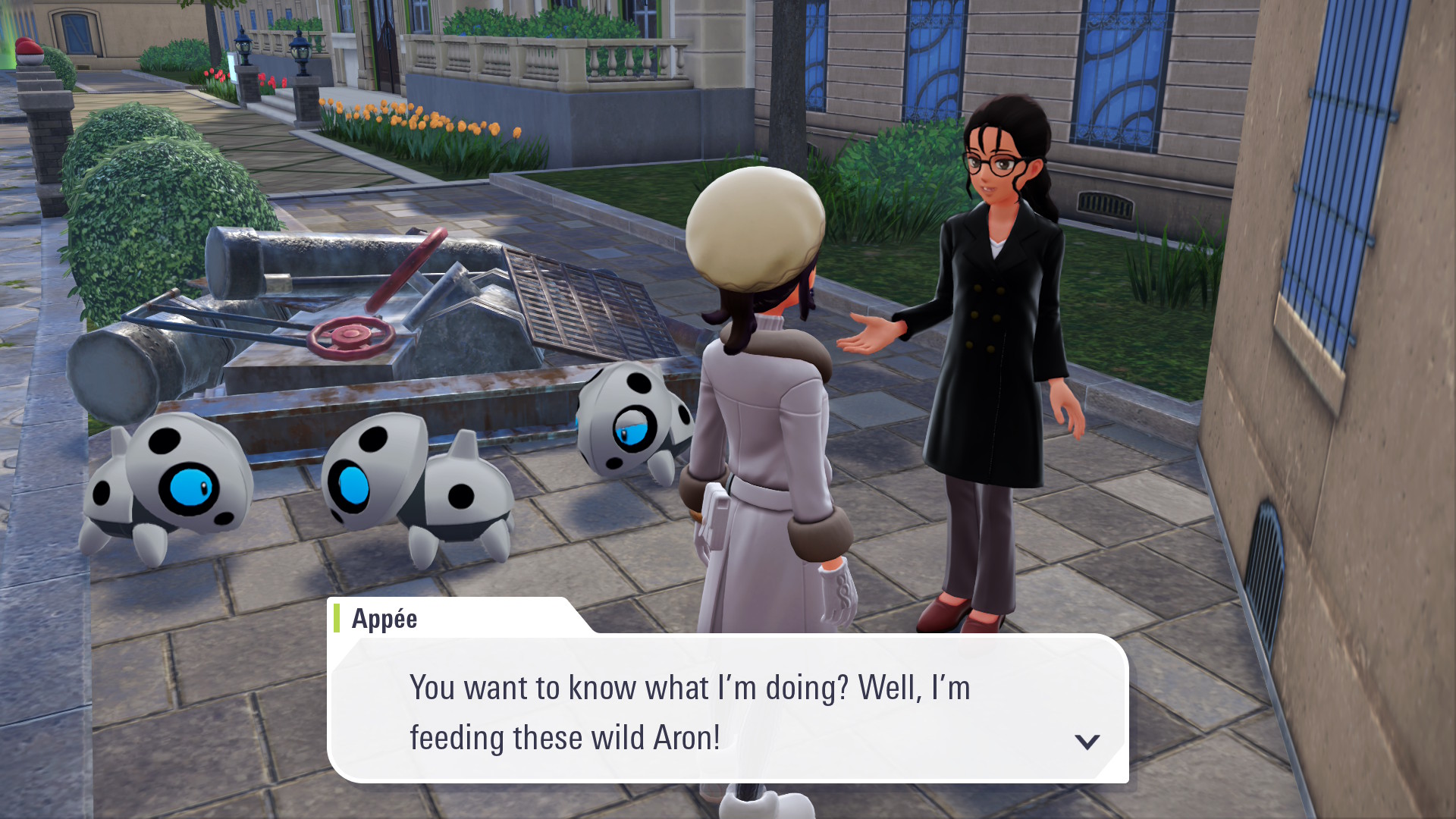Advance dialogue with the down arrow

click(x=1087, y=741)
